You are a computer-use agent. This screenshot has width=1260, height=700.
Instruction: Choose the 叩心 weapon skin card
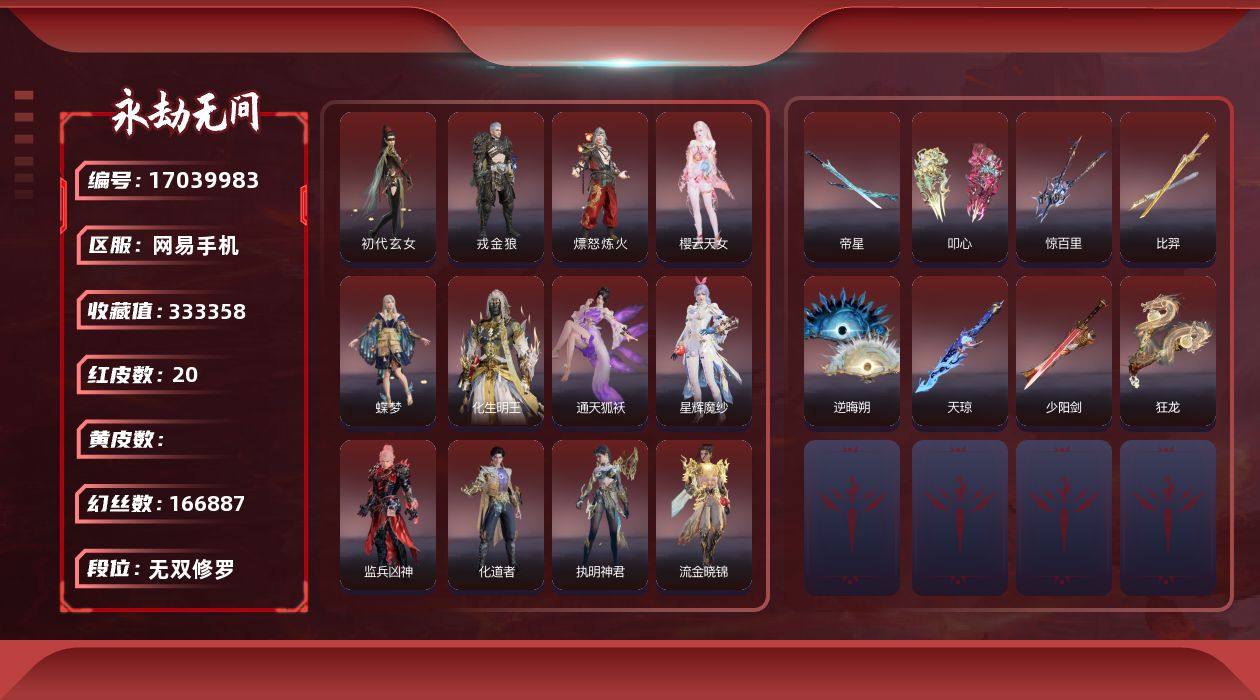[960, 187]
